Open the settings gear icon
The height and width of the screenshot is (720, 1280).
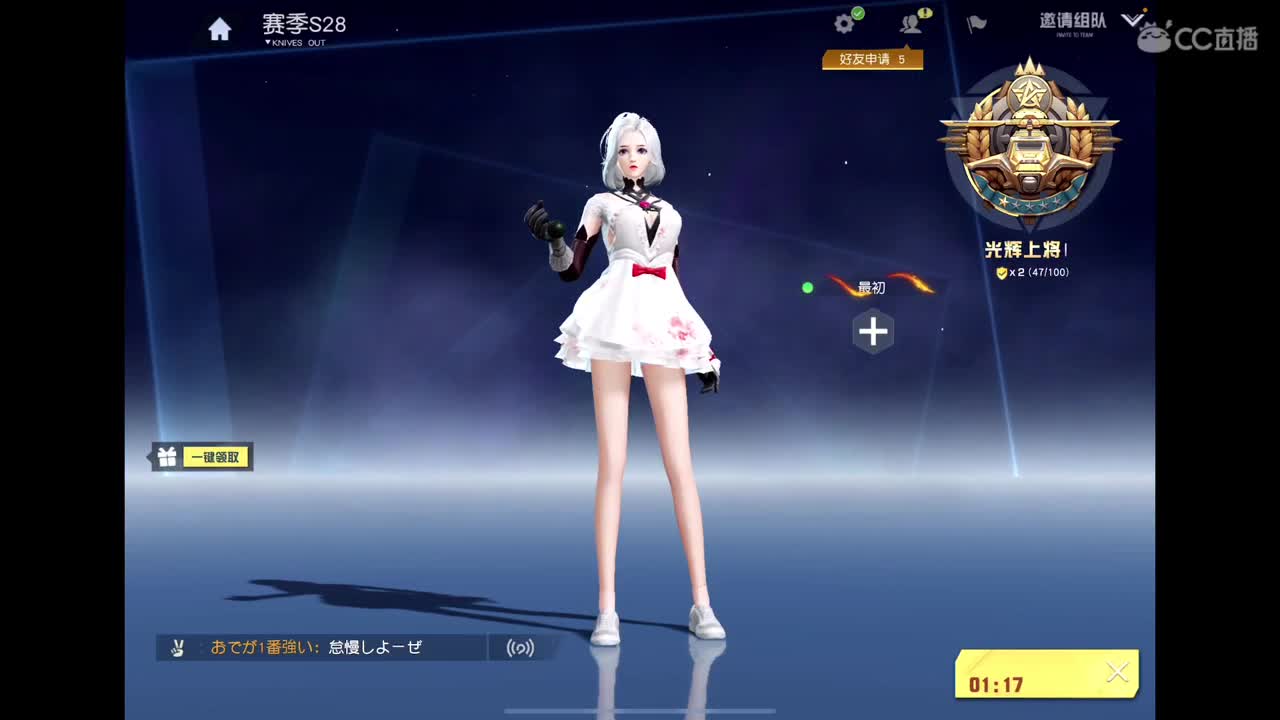point(845,22)
